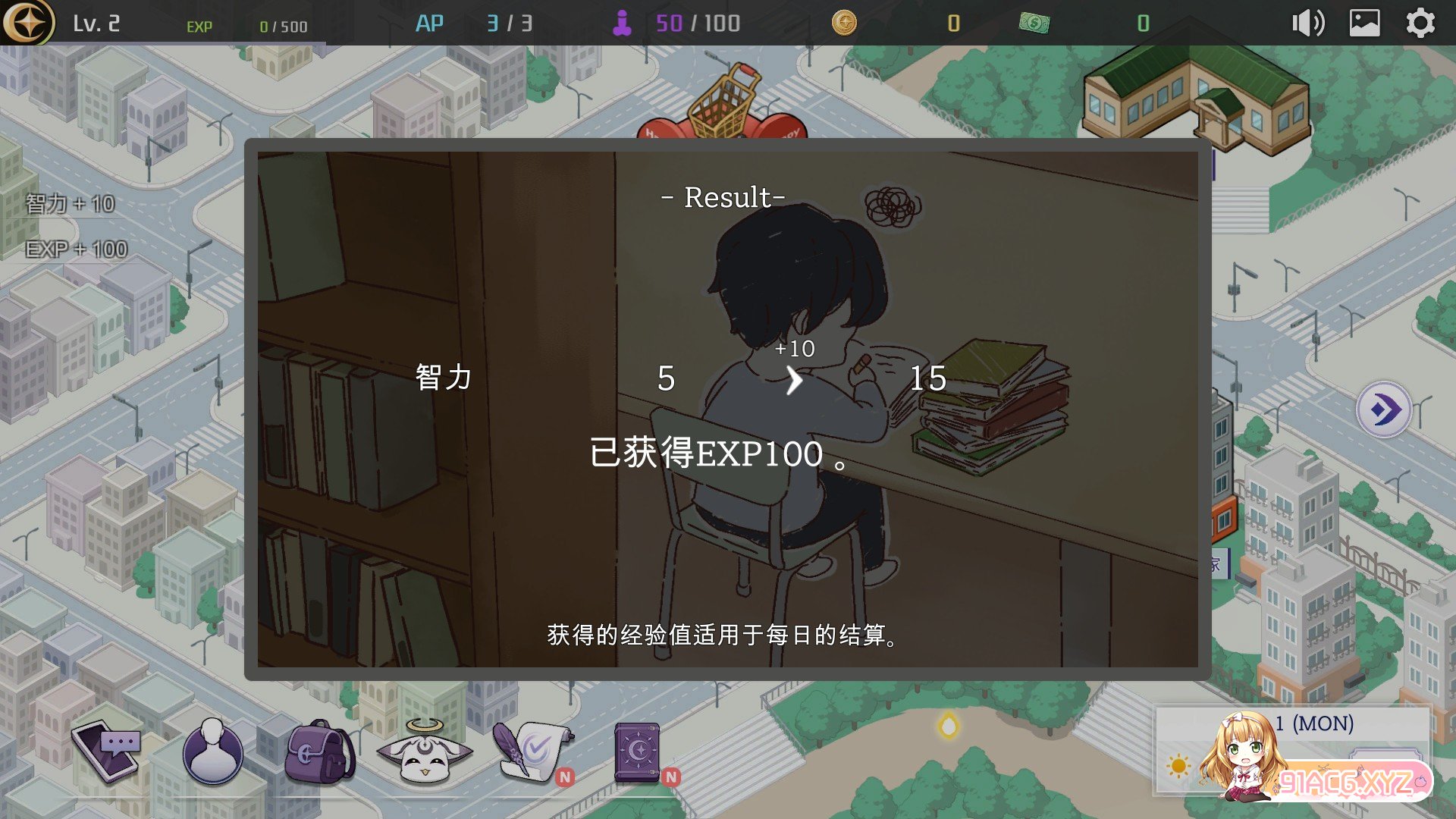Screen dimensions: 1456x819
Task: Open the purple moon journal book
Action: 638,752
